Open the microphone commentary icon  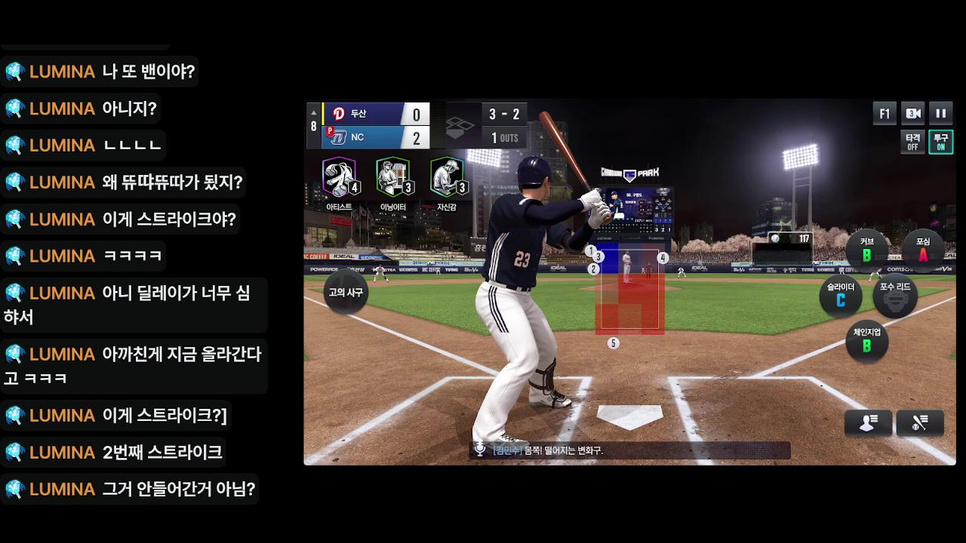tap(480, 450)
